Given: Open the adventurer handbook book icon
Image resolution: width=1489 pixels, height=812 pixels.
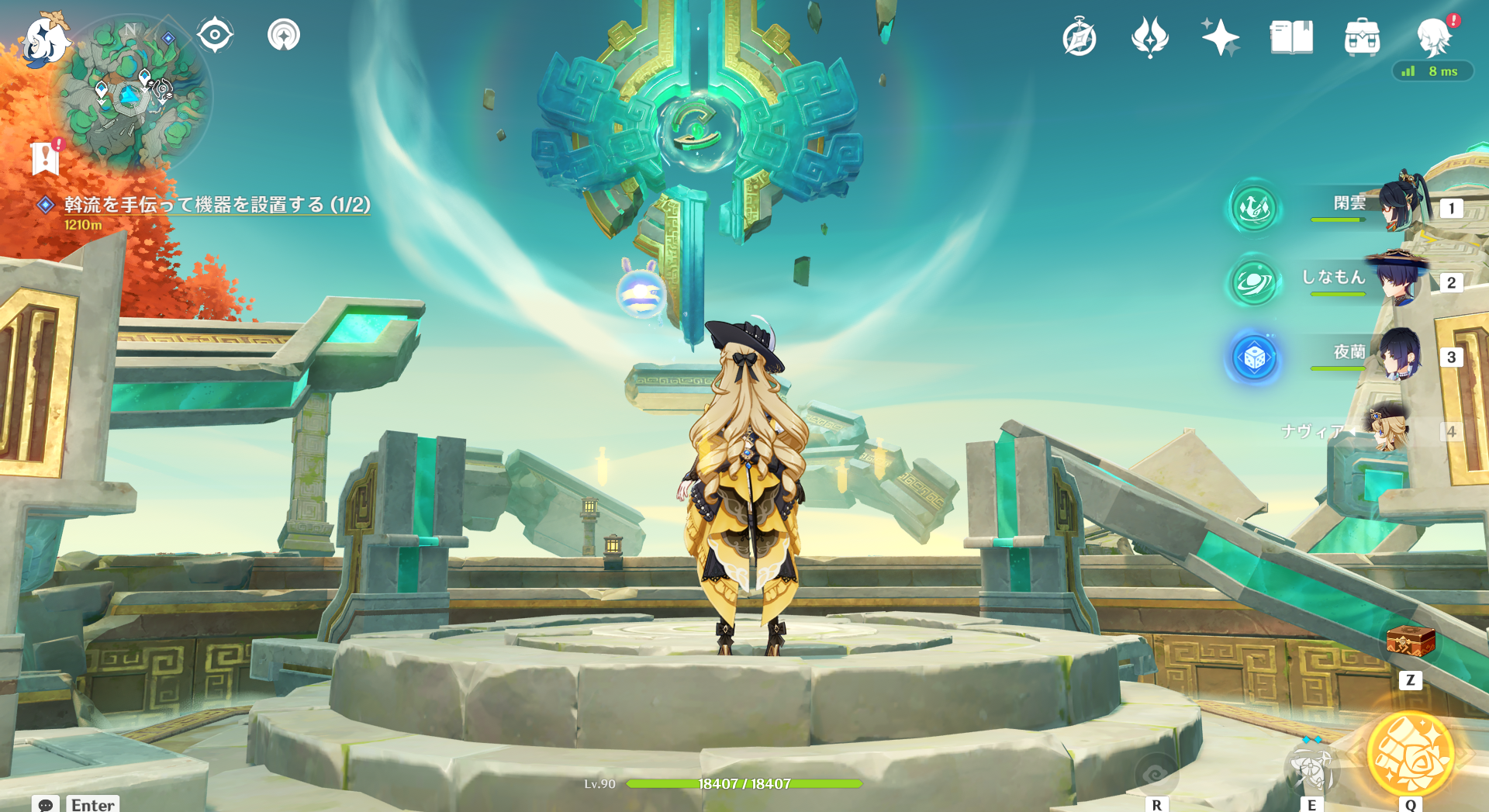Looking at the screenshot, I should 1291,37.
